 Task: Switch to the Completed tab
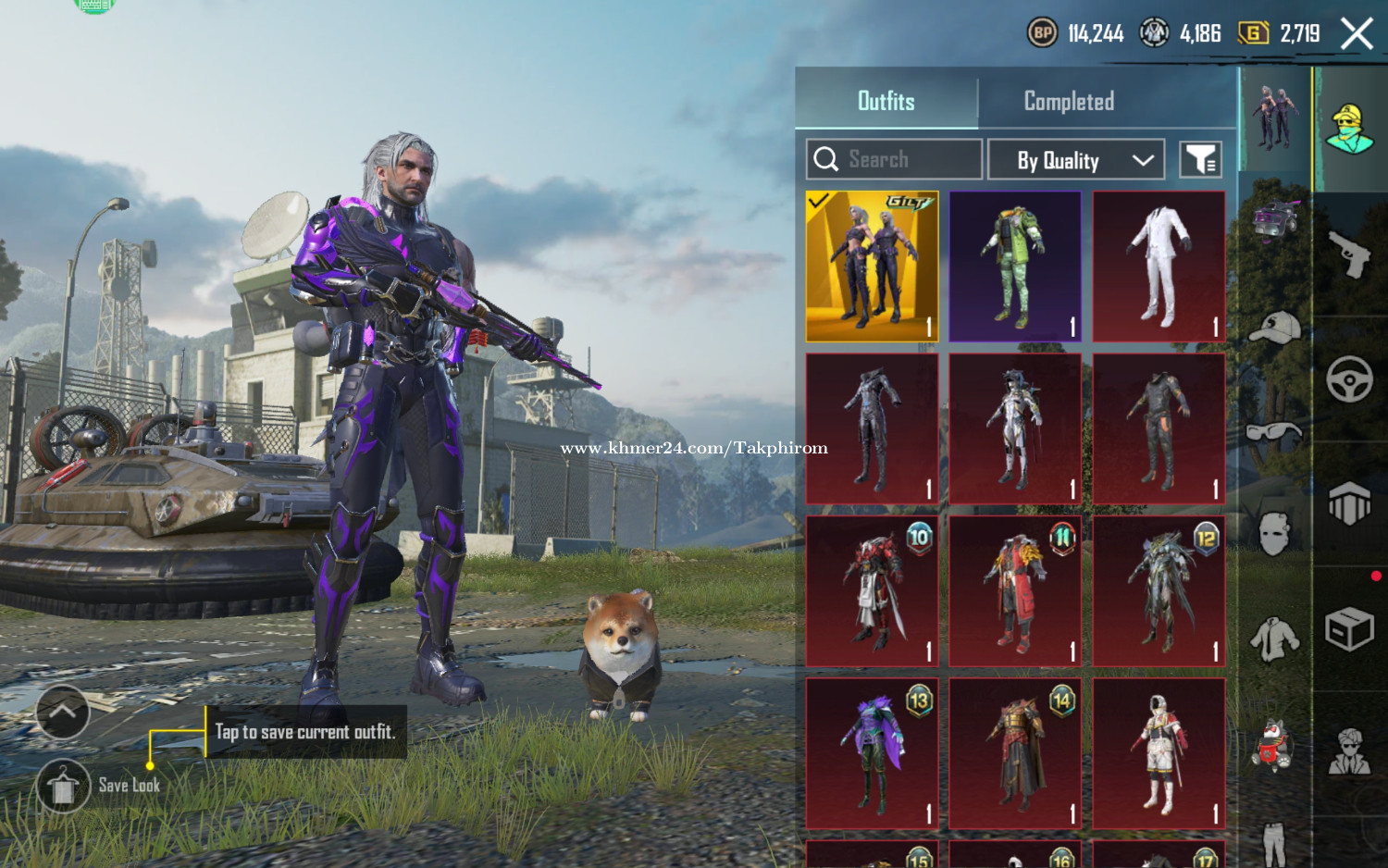point(1069,102)
